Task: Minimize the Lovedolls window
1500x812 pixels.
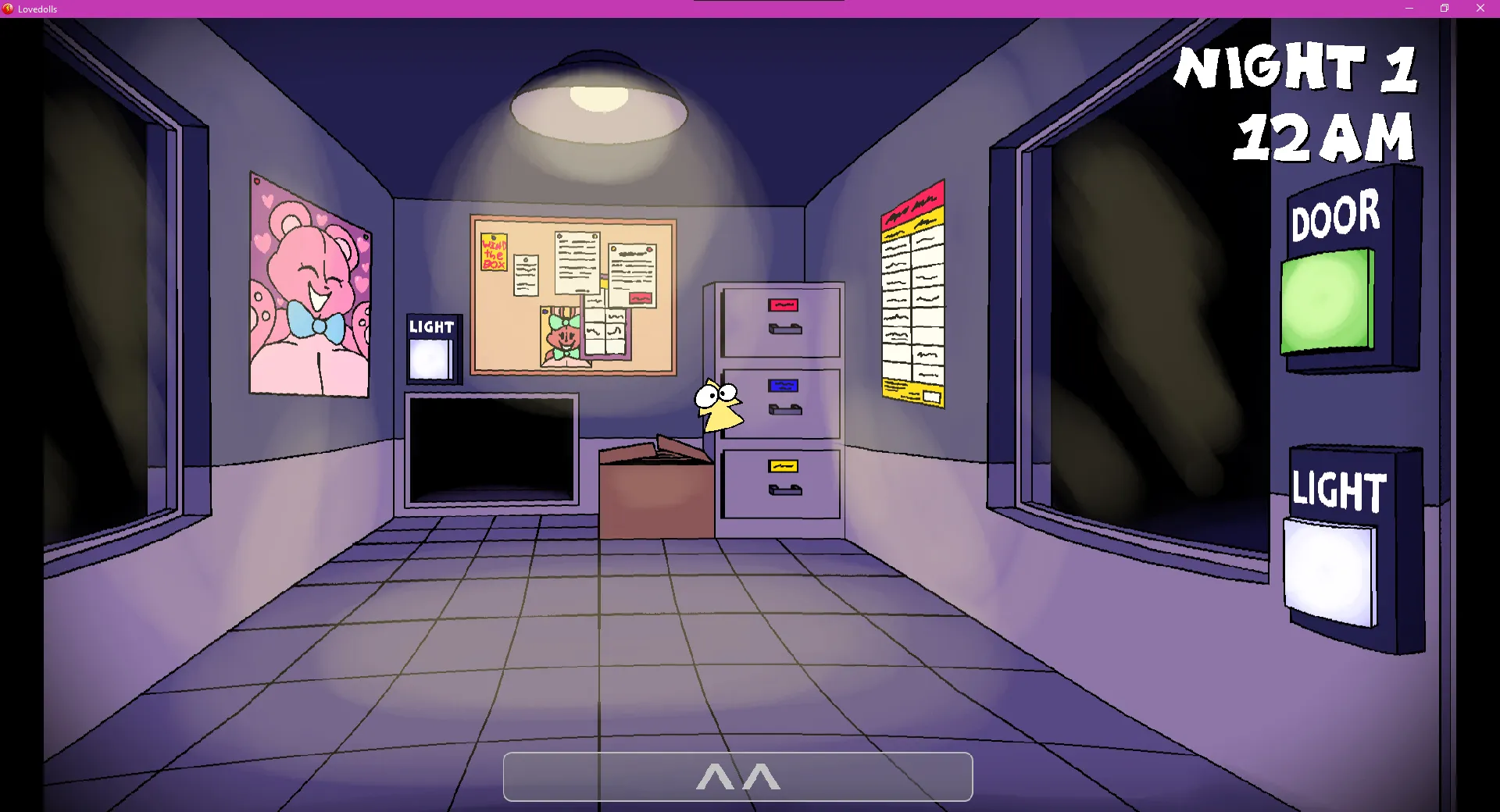Action: point(1409,9)
